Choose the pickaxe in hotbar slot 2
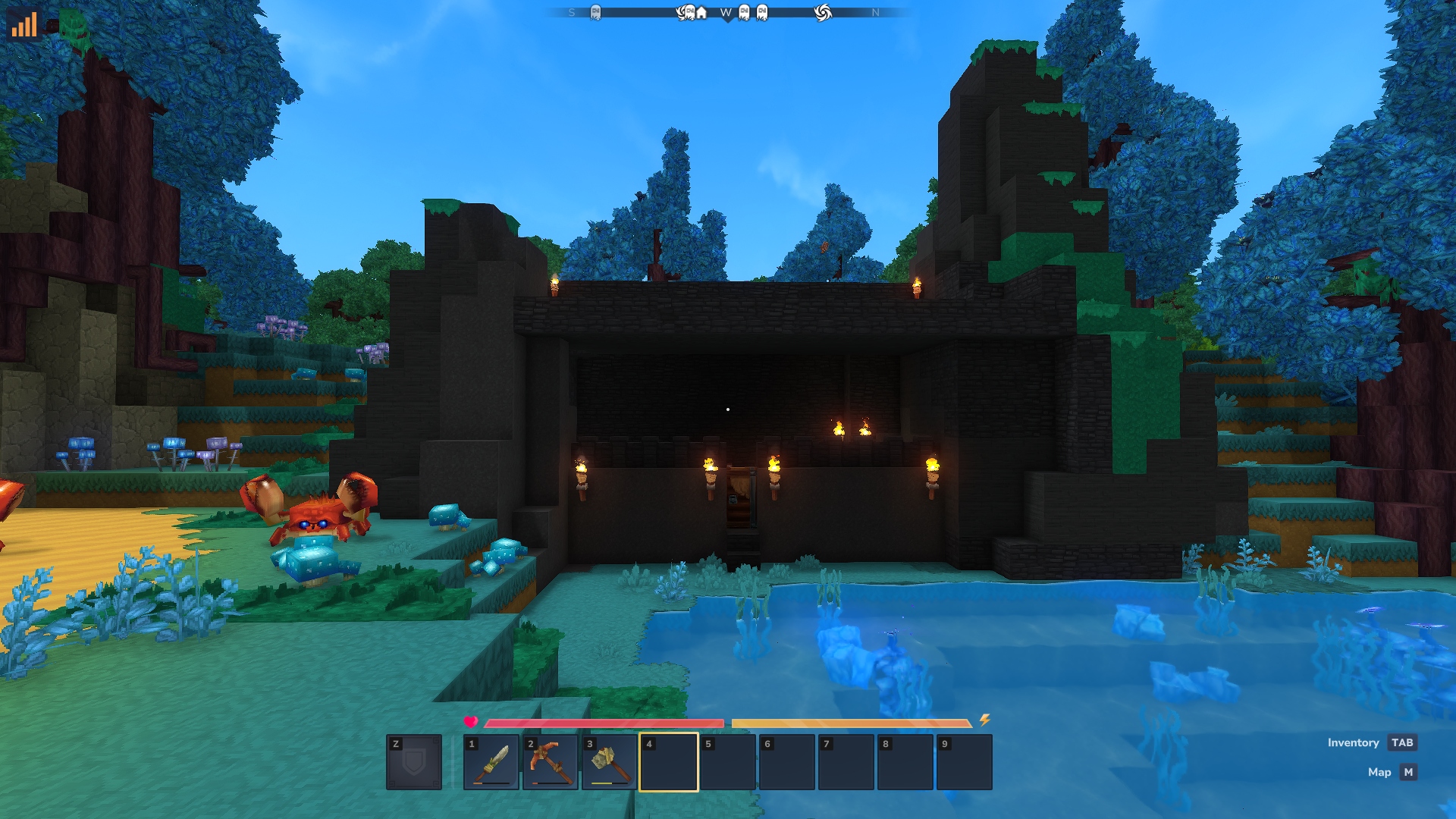 click(551, 762)
